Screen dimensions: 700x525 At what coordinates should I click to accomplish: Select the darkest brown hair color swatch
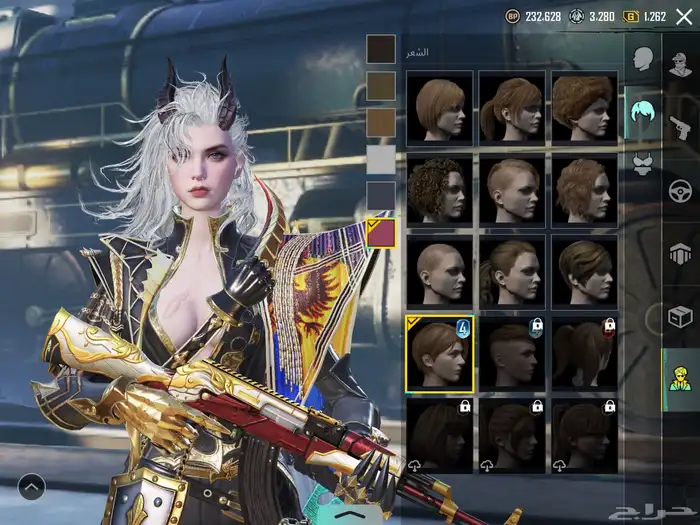(381, 49)
